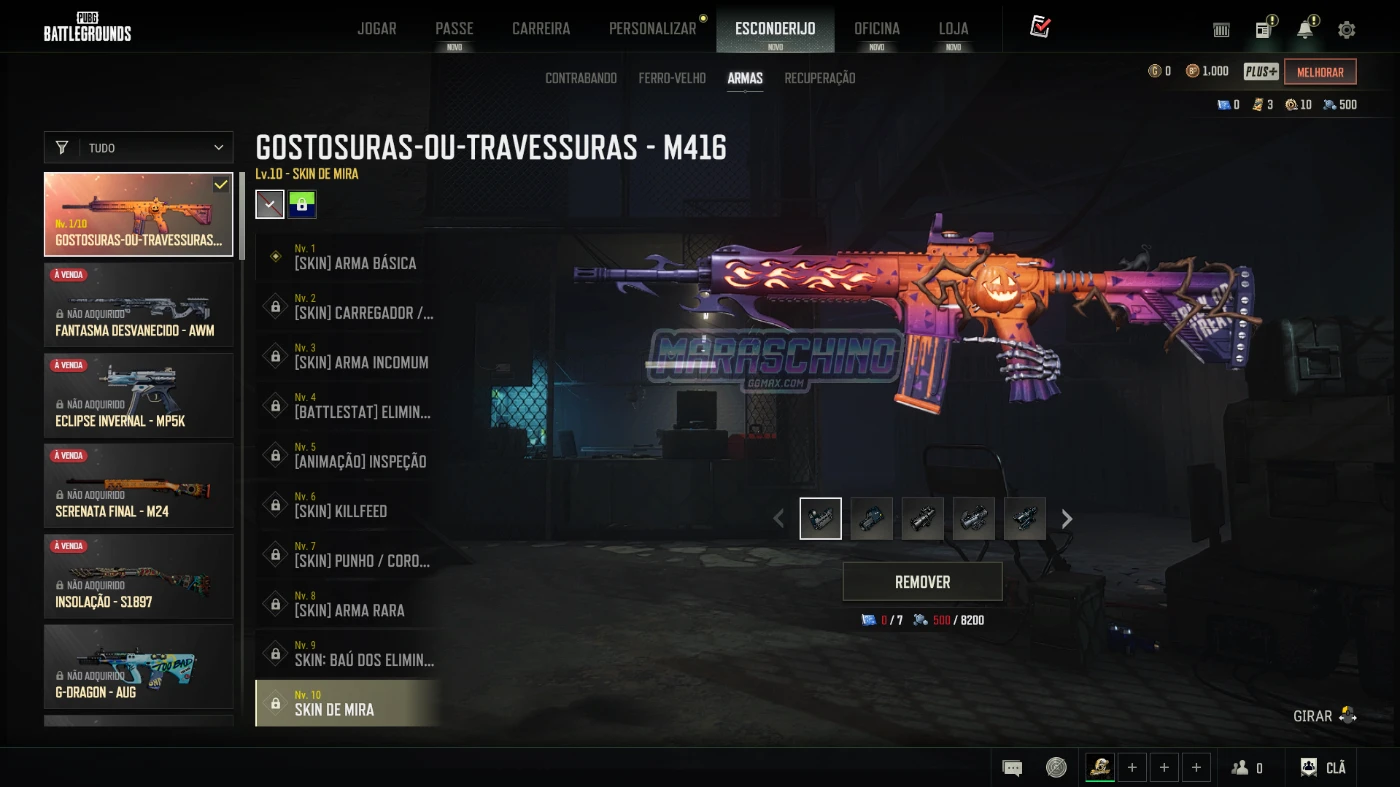This screenshot has width=1400, height=787.
Task: Open the Jogar menu
Action: coord(377,28)
